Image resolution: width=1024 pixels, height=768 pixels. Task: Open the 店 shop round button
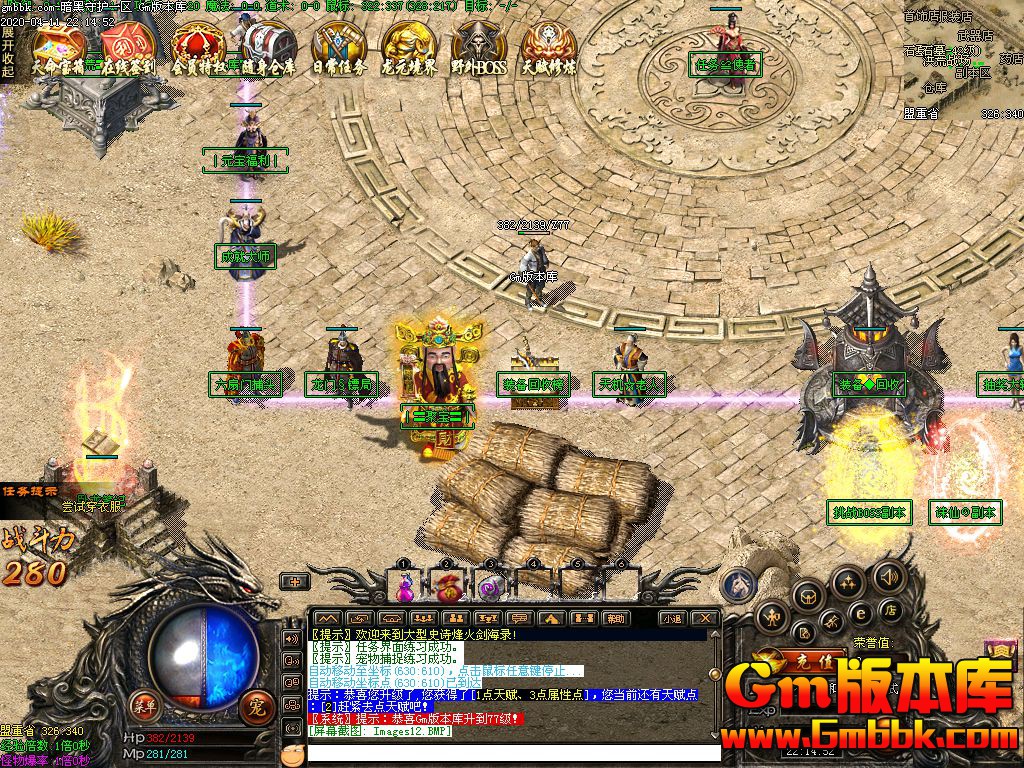[x=889, y=610]
